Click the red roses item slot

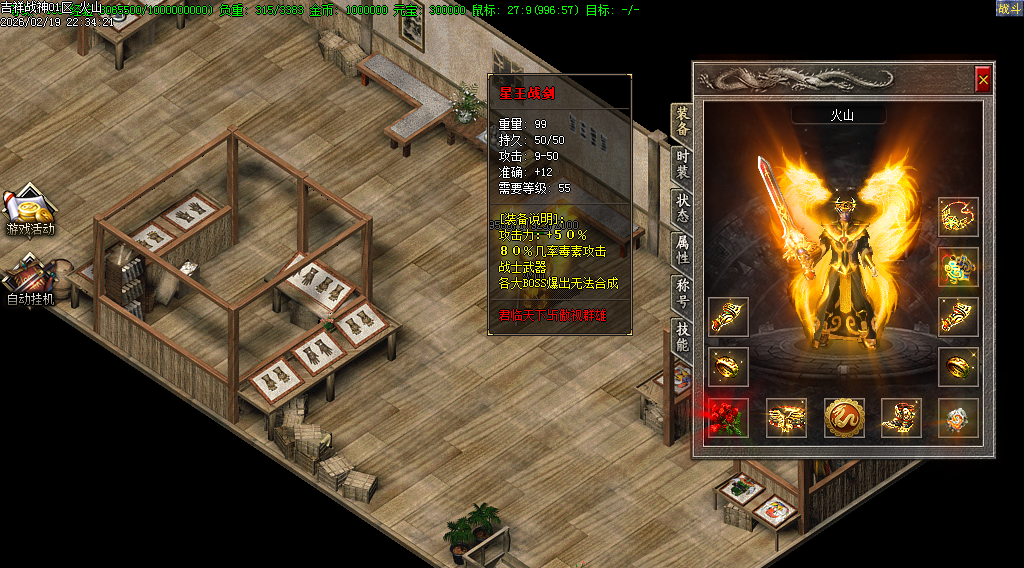pos(727,417)
